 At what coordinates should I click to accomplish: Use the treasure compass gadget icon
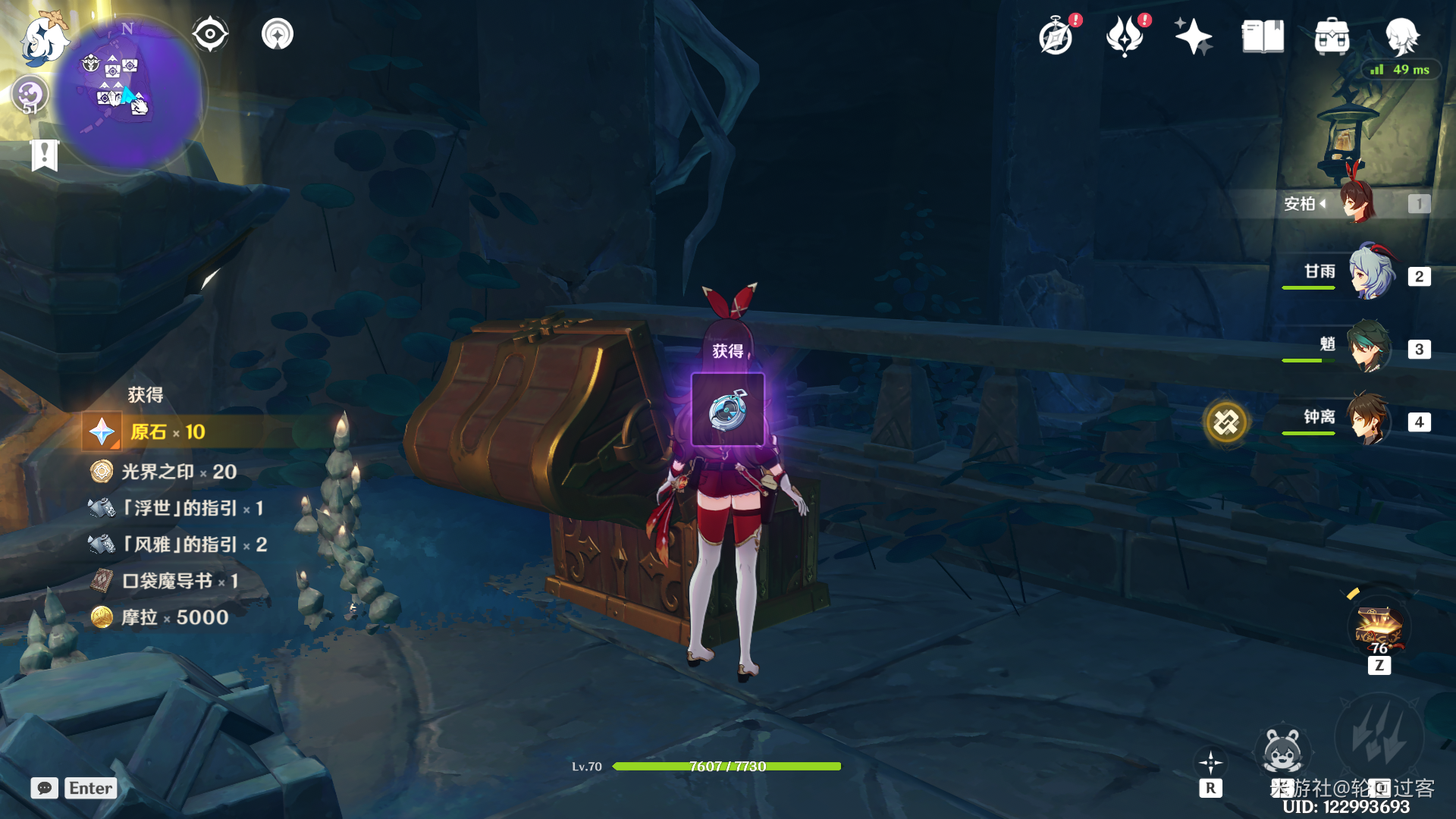coord(1379,629)
